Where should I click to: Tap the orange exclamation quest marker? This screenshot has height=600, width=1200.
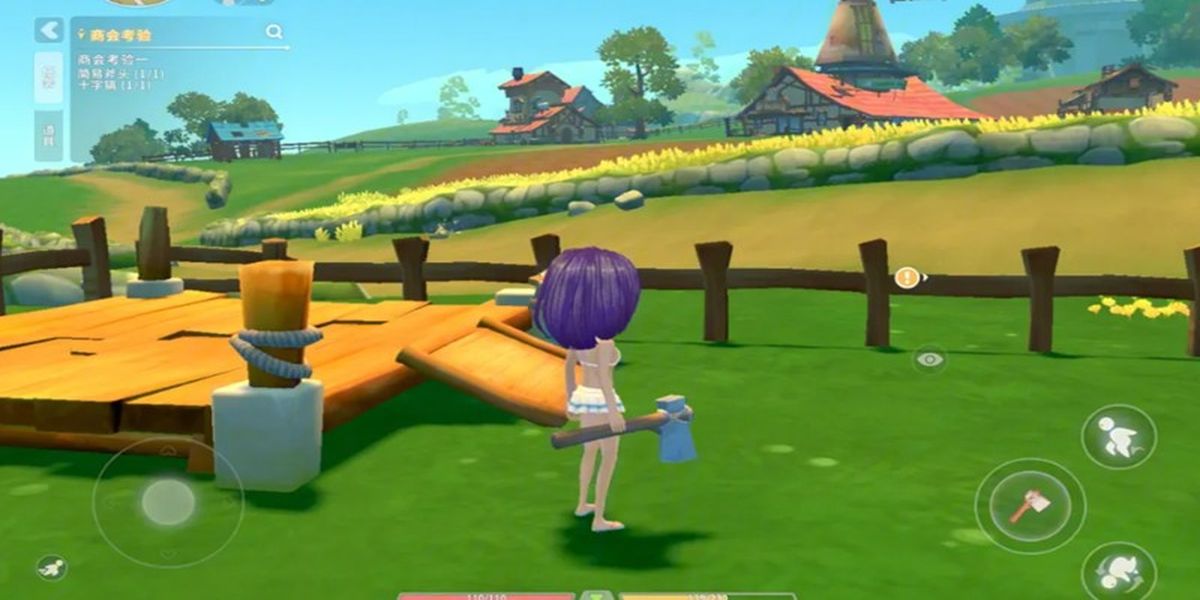[x=906, y=278]
